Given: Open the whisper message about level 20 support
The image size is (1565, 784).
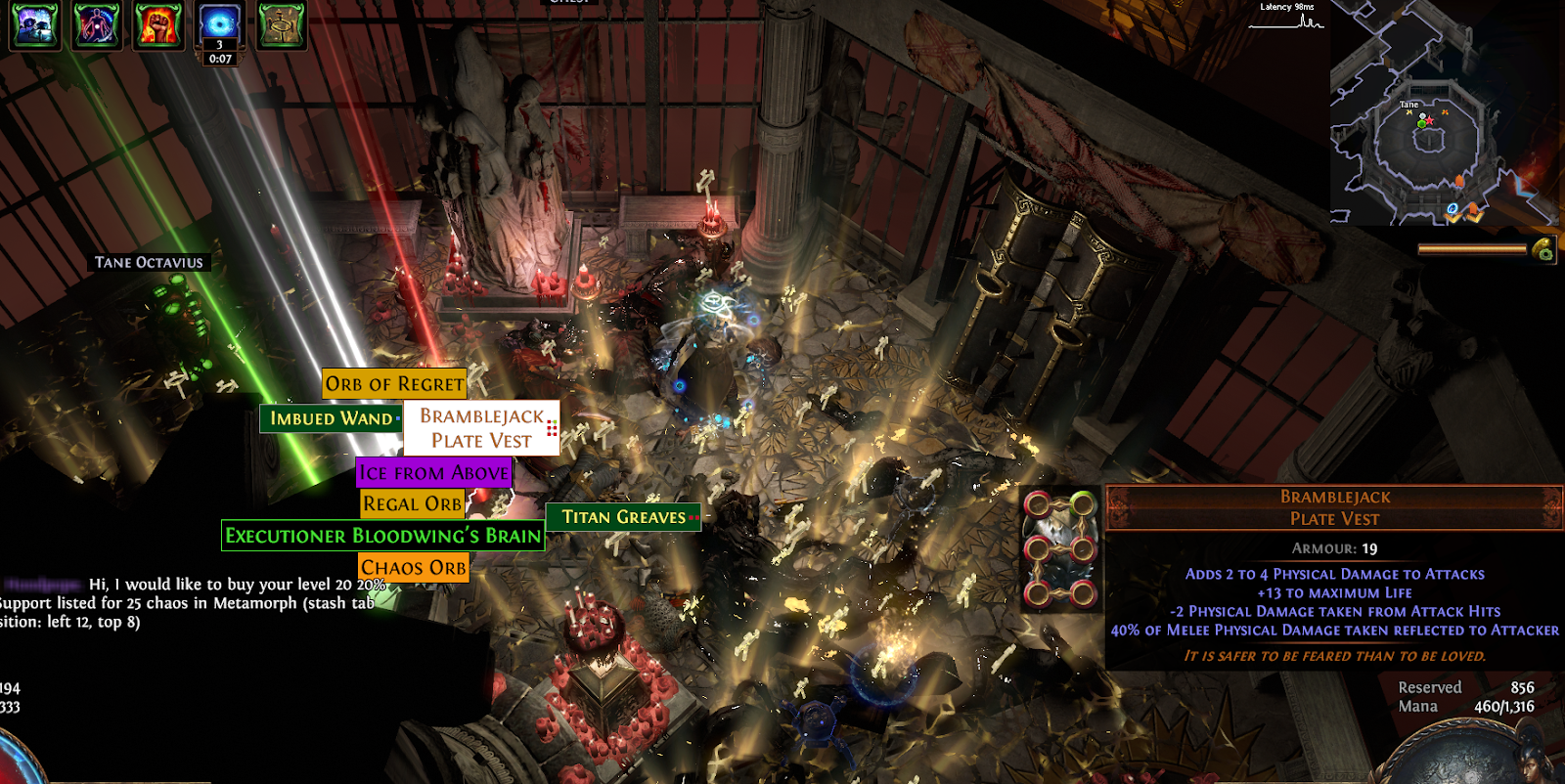Looking at the screenshot, I should (196, 602).
